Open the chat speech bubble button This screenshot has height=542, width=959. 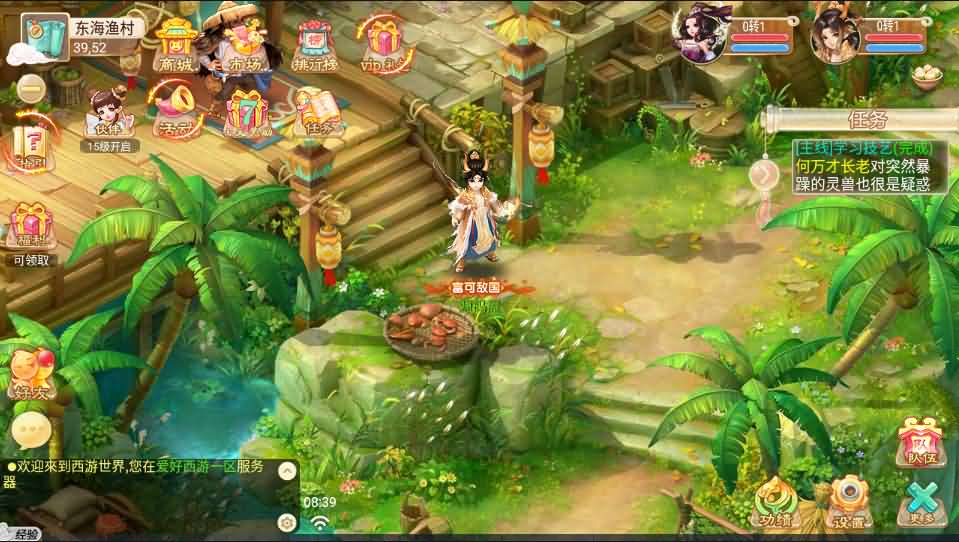tap(31, 431)
